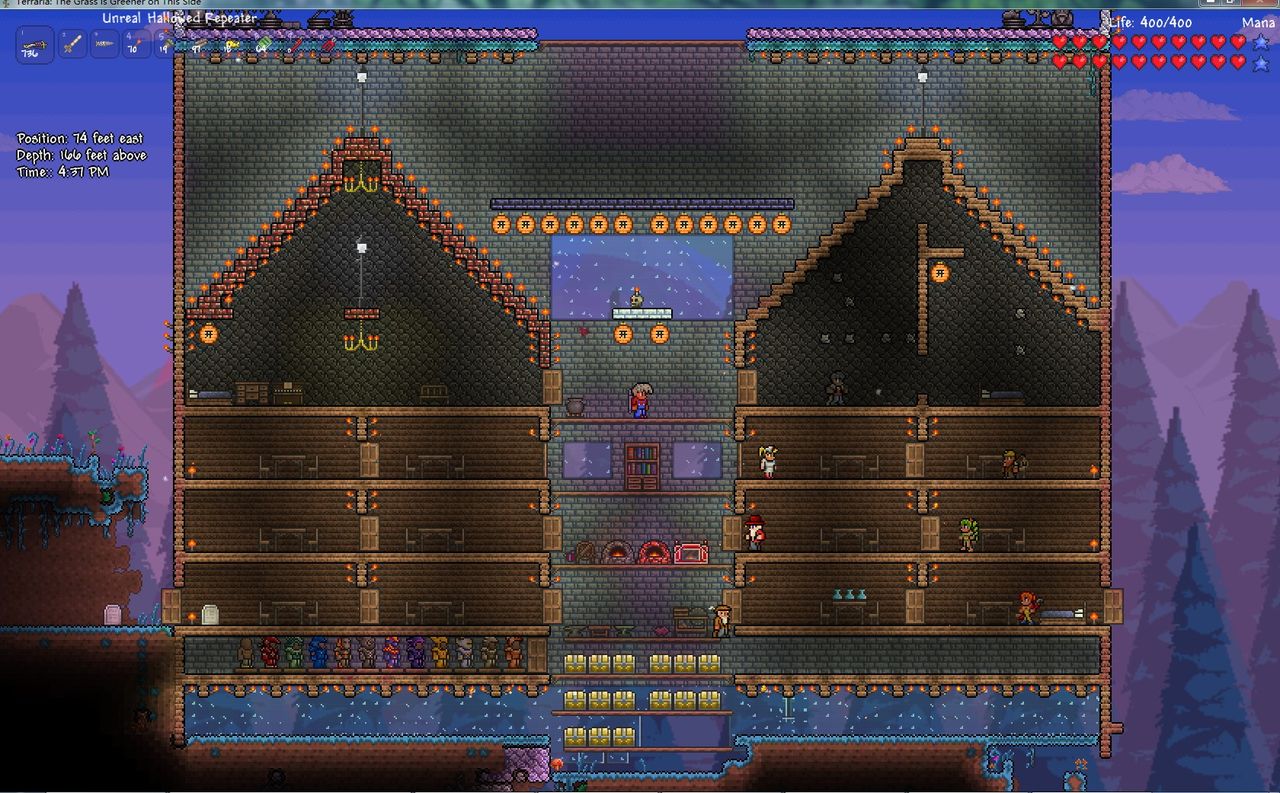Image resolution: width=1280 pixels, height=793 pixels.
Task: Choose the yellow hotbar item with count 18
Action: (x=230, y=44)
